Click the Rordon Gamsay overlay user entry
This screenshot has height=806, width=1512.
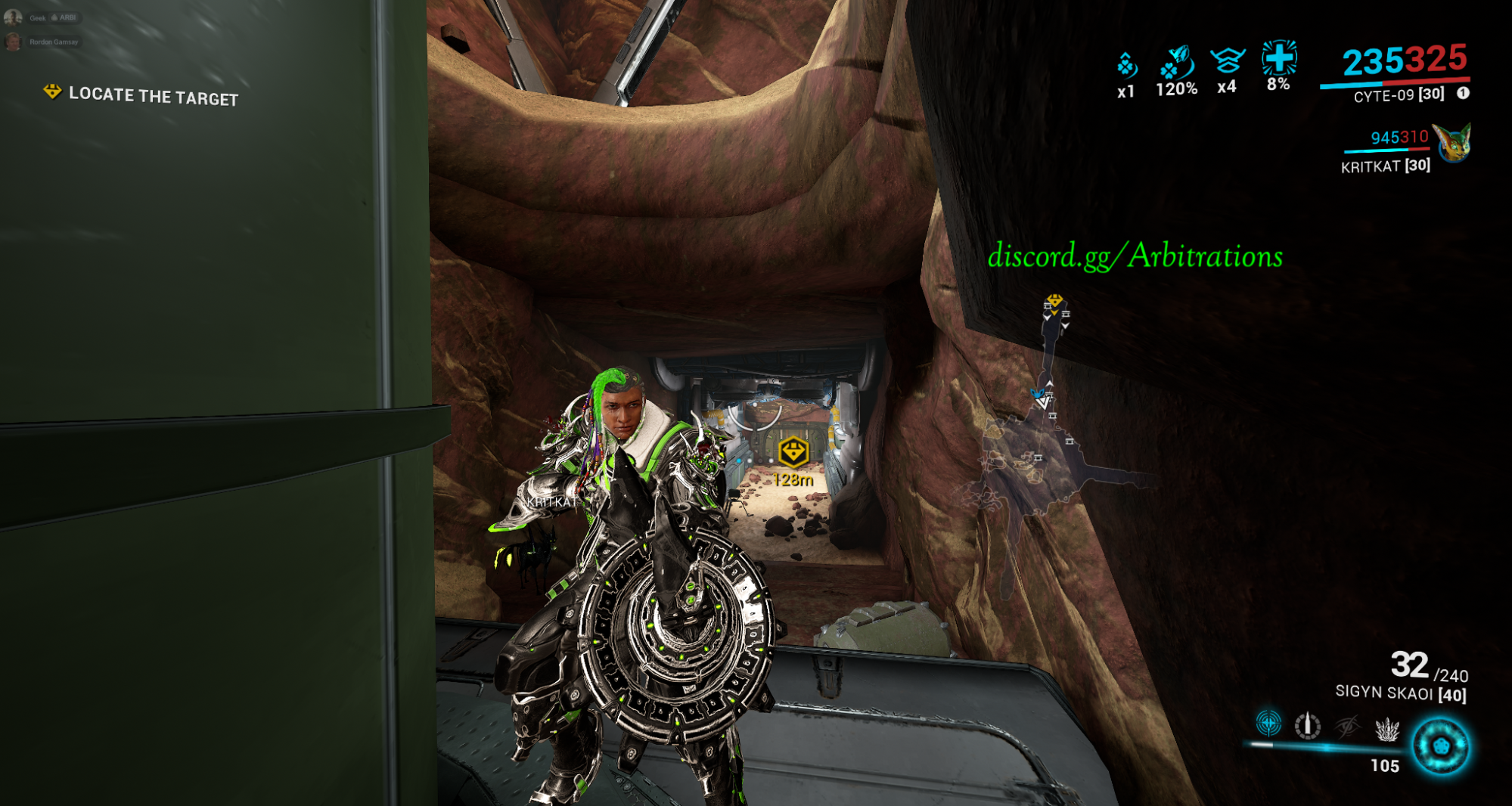pos(44,42)
